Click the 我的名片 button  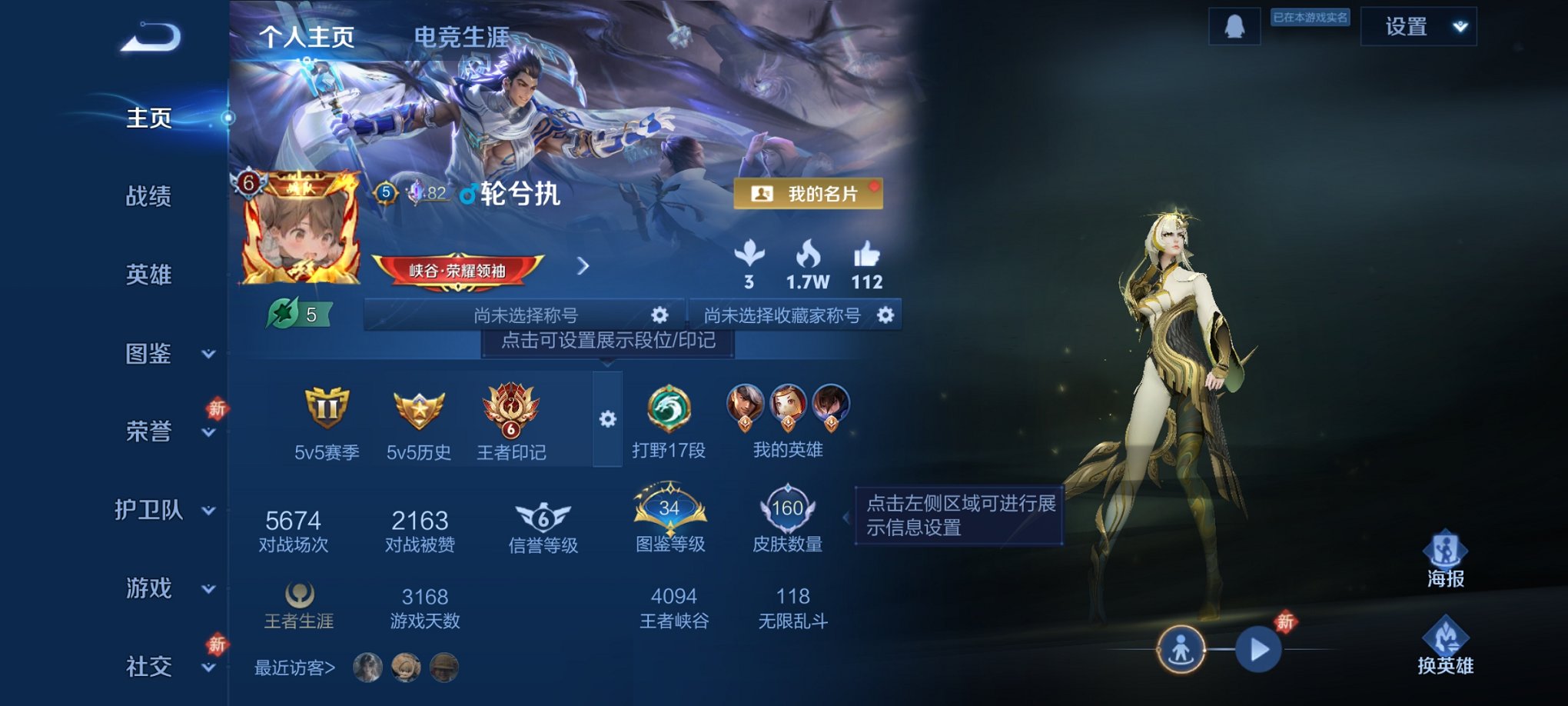click(x=807, y=194)
